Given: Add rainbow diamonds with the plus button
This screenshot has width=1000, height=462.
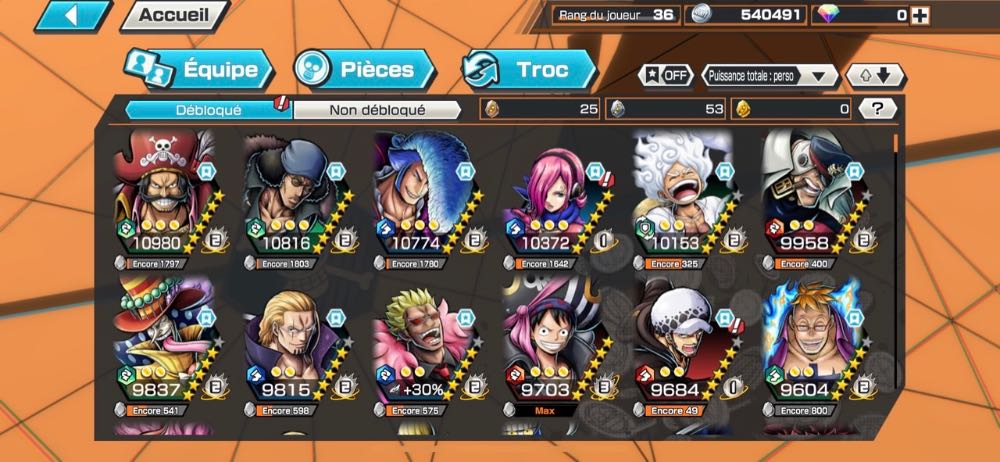Looking at the screenshot, I should pos(920,15).
